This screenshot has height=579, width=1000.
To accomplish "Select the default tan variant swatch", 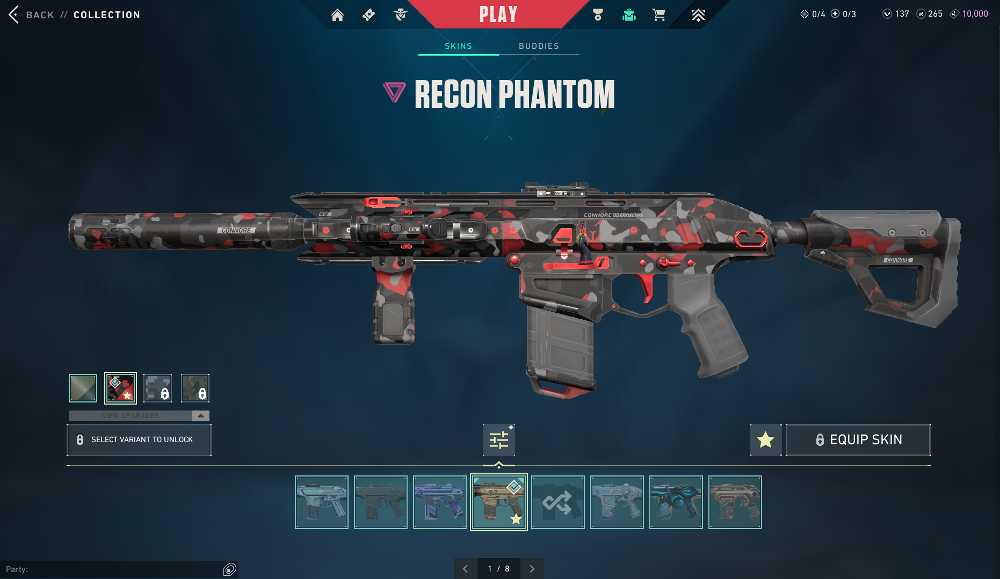I will point(83,388).
